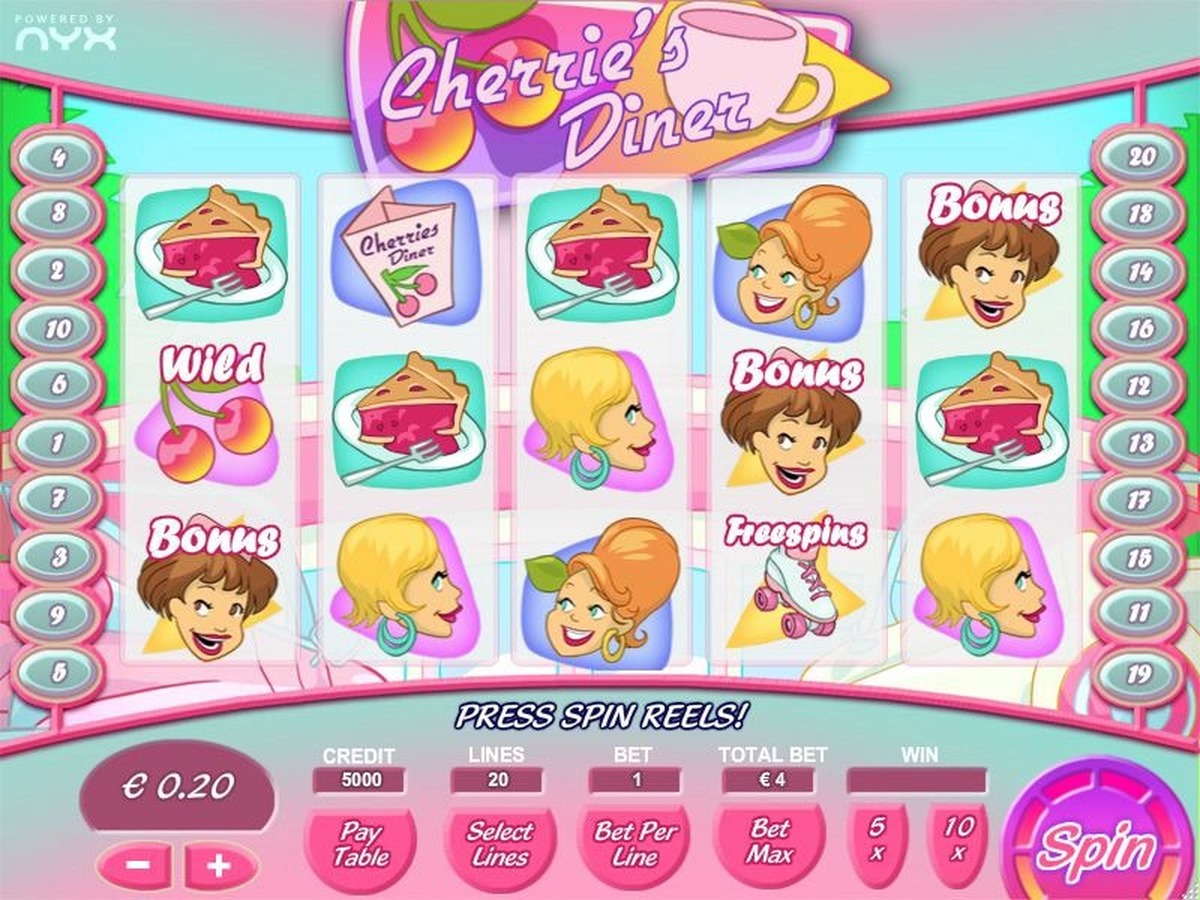Click payline 10 indicator

tap(58, 328)
